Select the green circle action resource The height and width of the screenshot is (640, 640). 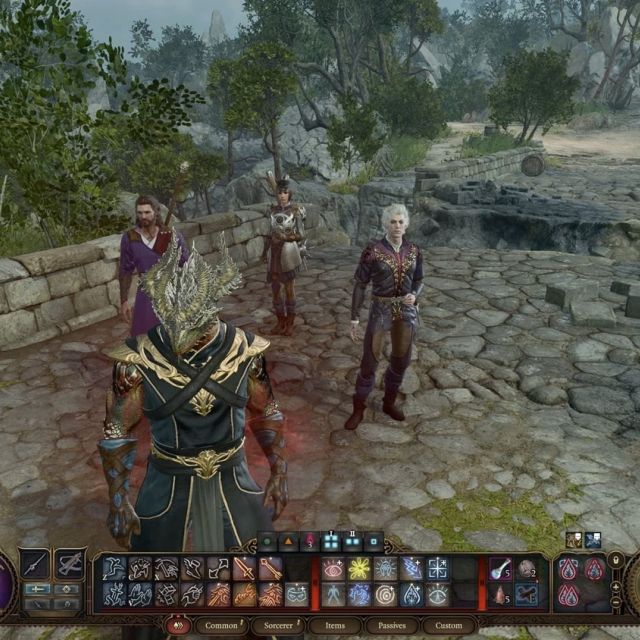(x=267, y=543)
